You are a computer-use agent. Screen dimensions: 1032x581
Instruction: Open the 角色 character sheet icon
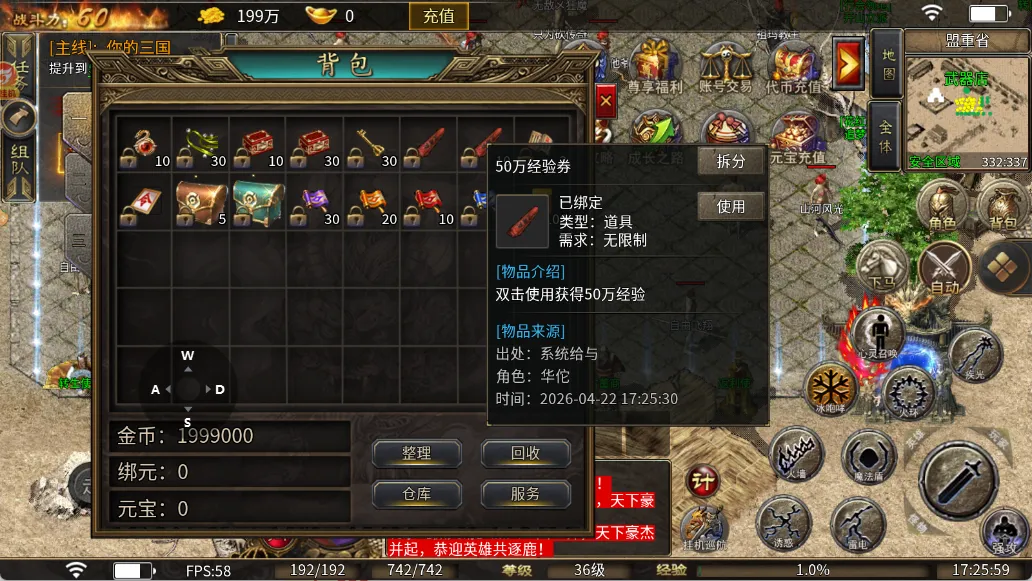point(941,209)
